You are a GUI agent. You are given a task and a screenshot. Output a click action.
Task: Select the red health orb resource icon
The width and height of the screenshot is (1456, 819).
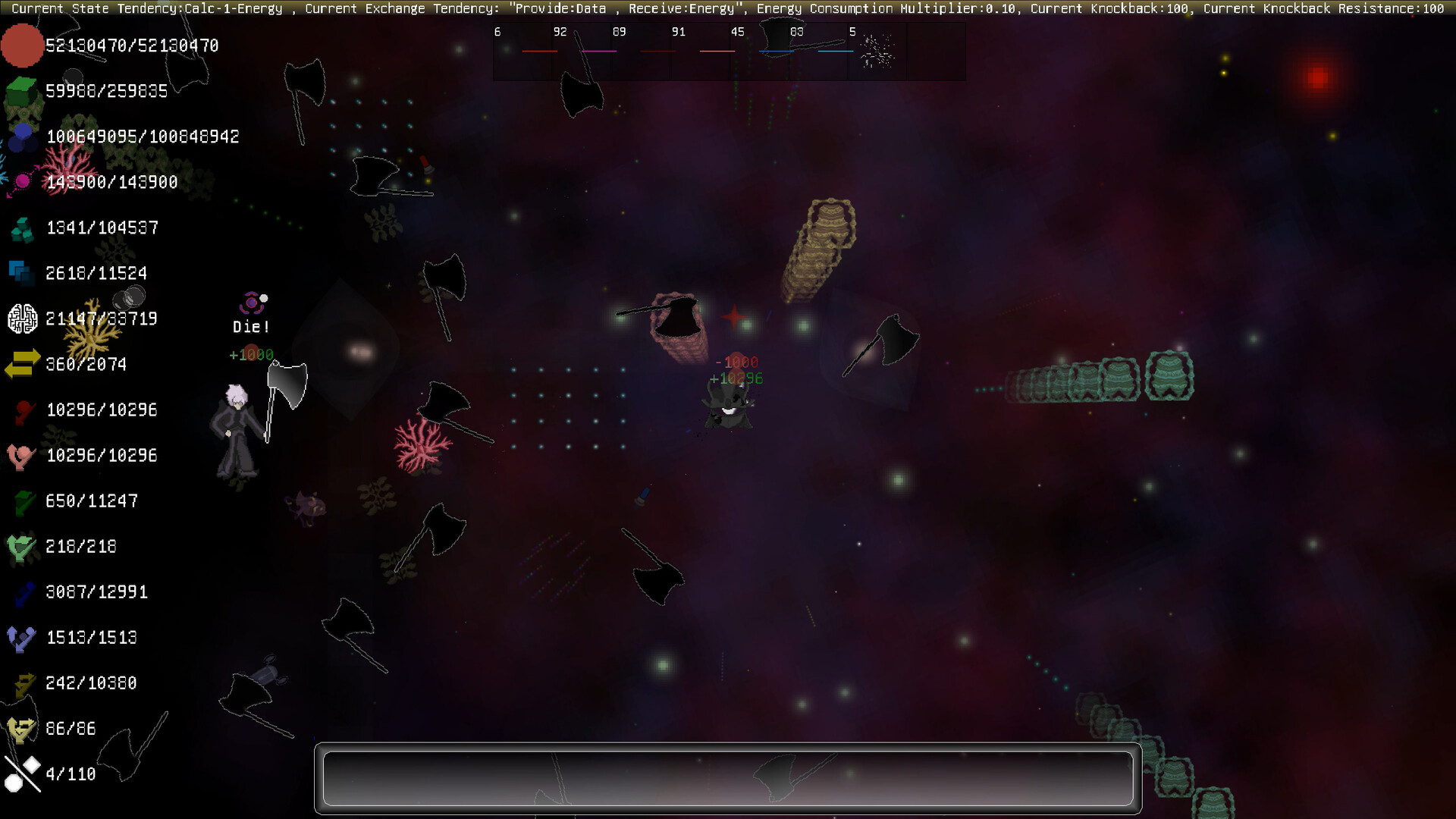[x=21, y=45]
